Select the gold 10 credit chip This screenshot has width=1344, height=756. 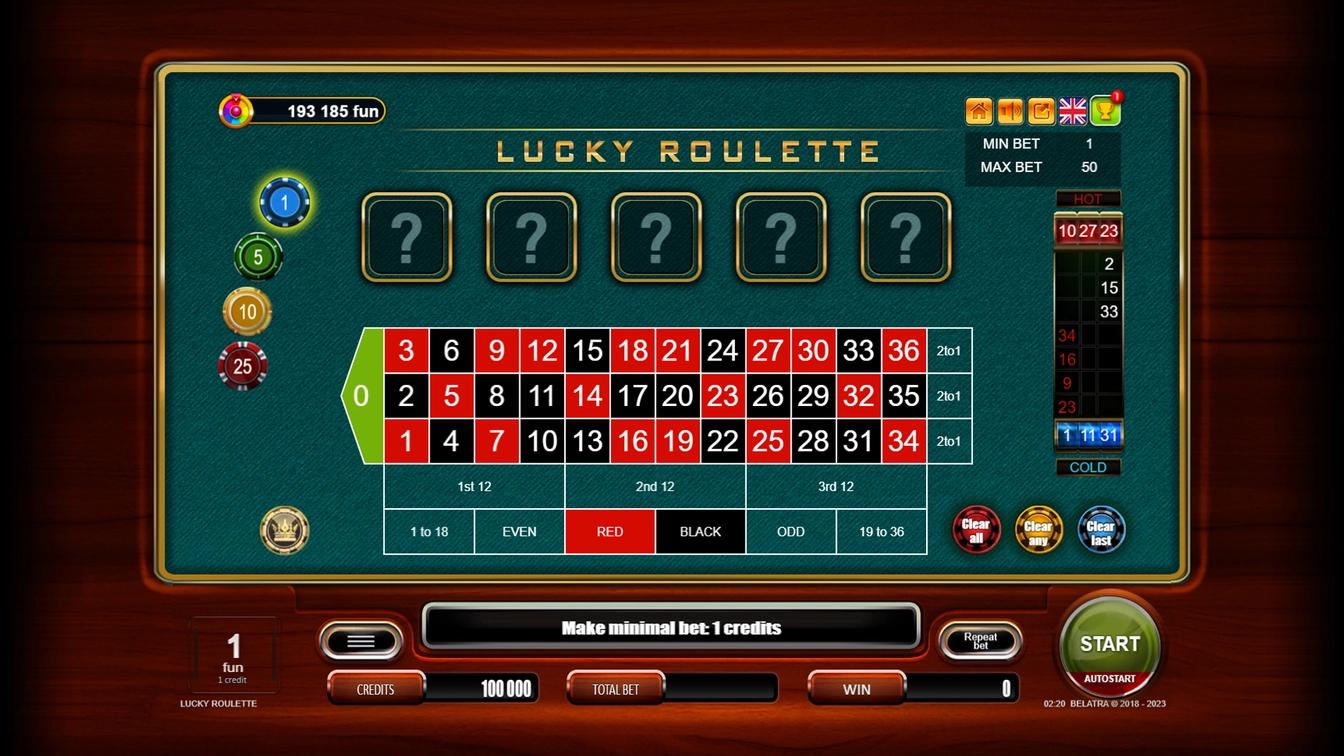244,310
